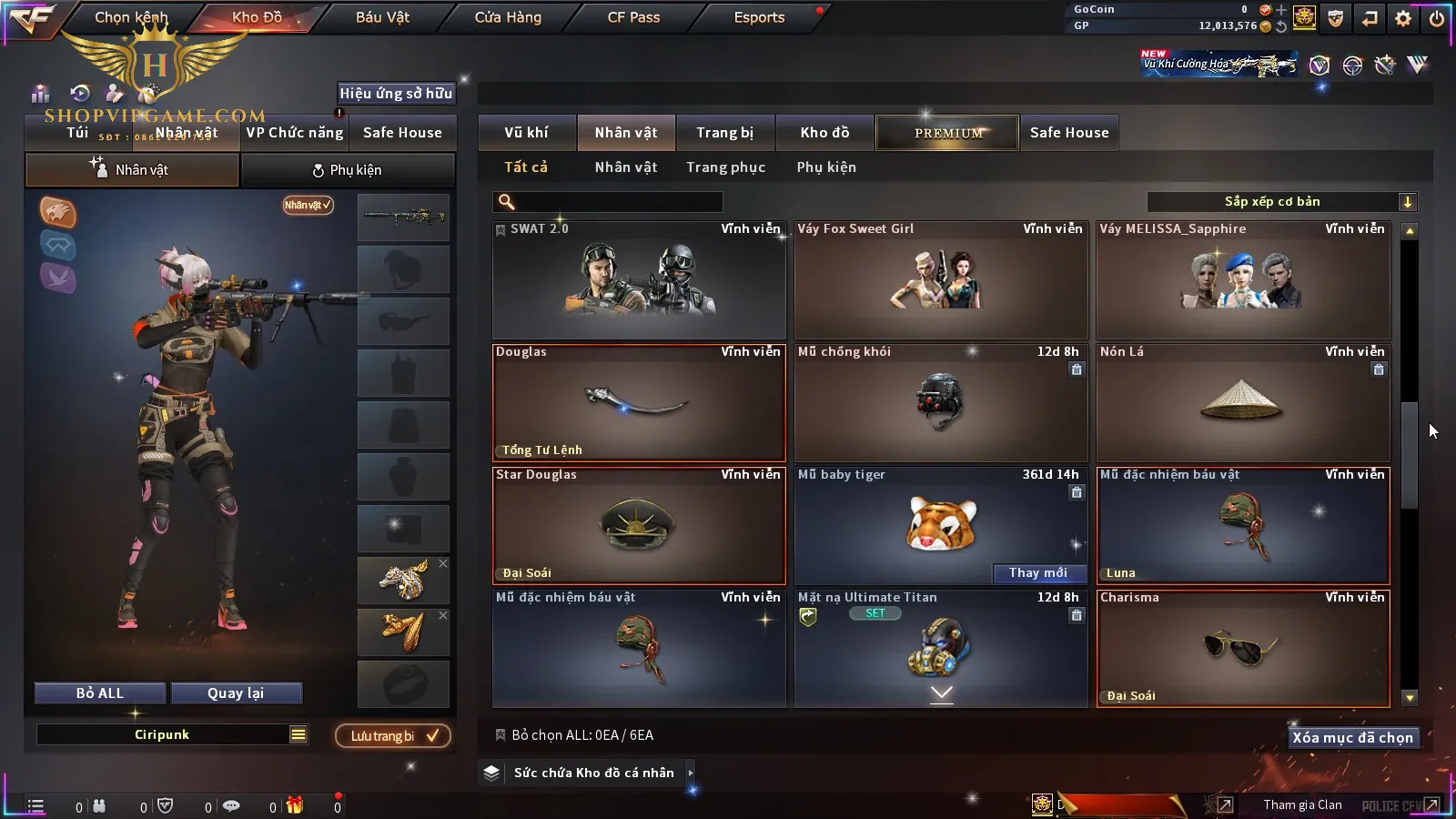Click the Bỏ ALL button
Viewport: 1456px width, 819px height.
(x=100, y=693)
